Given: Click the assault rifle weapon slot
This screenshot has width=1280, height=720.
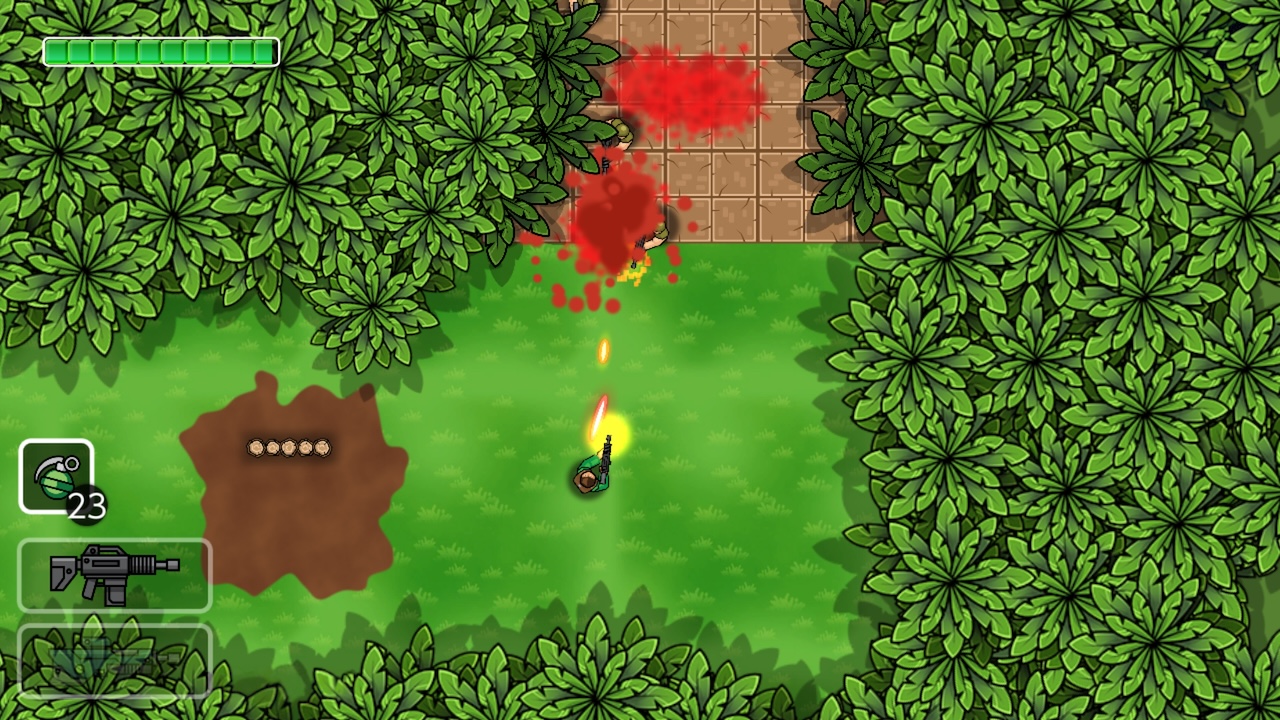Looking at the screenshot, I should pyautogui.click(x=115, y=575).
